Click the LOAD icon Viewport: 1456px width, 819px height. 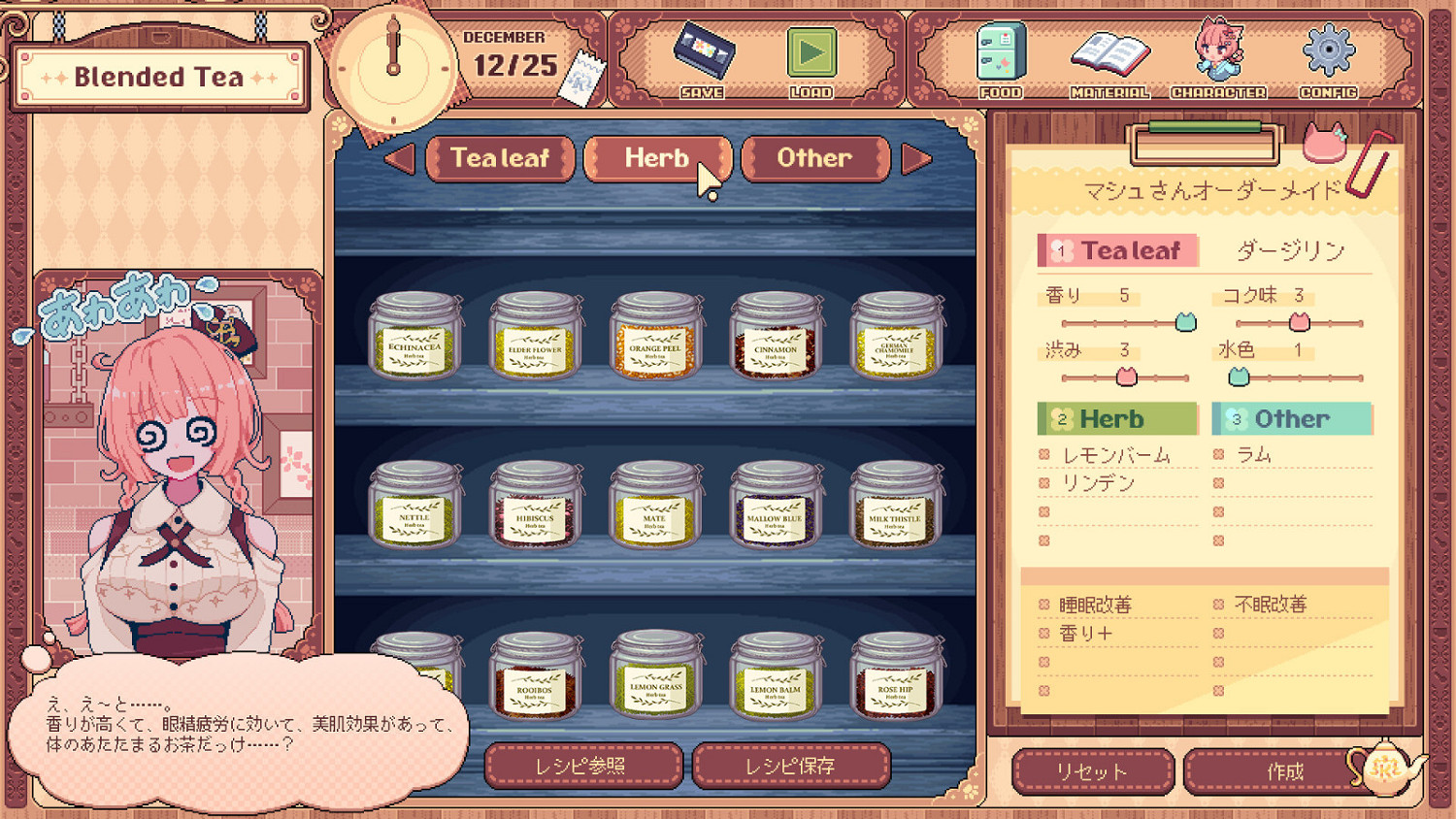tap(813, 53)
